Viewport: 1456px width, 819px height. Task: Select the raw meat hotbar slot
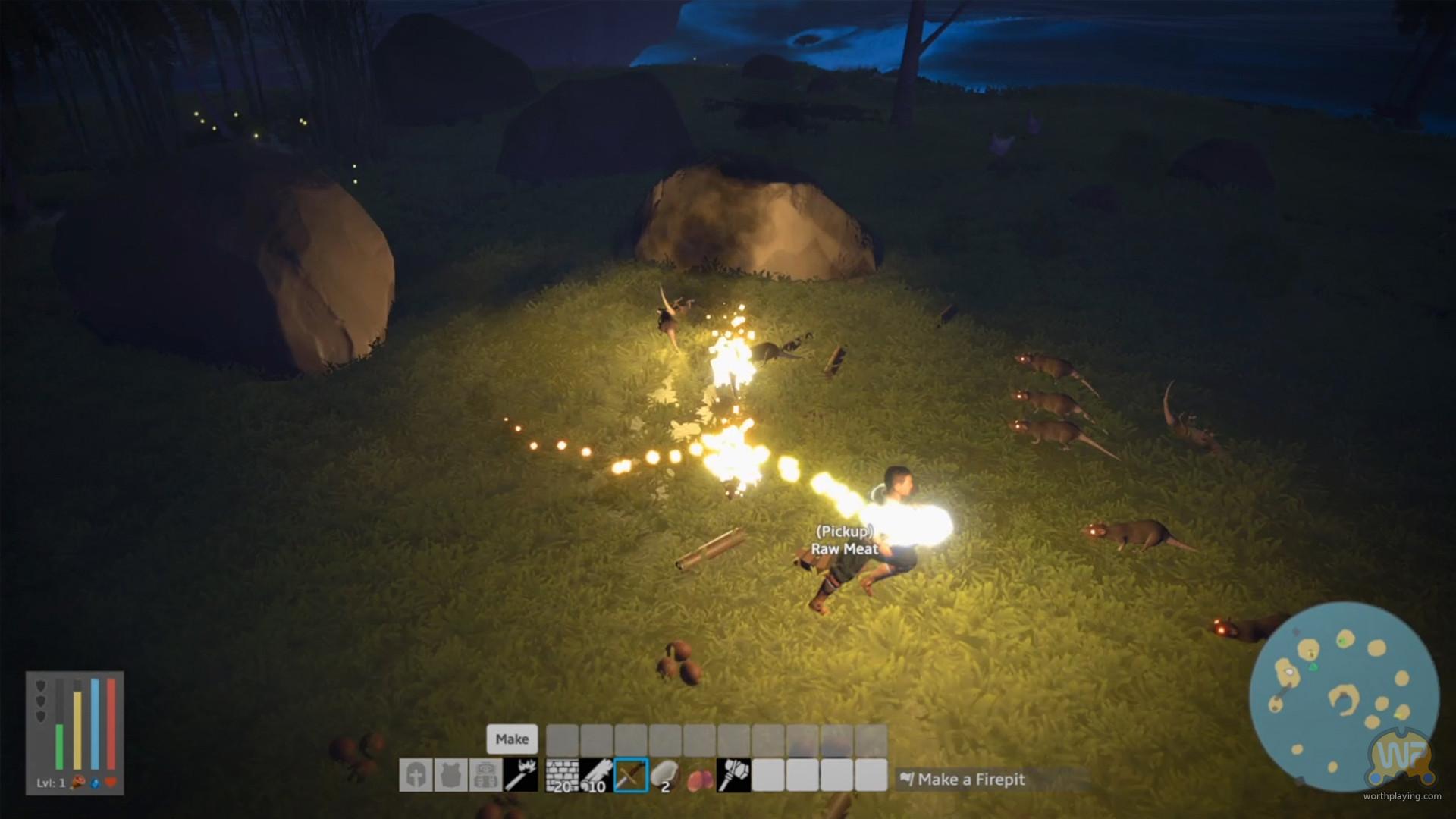700,775
